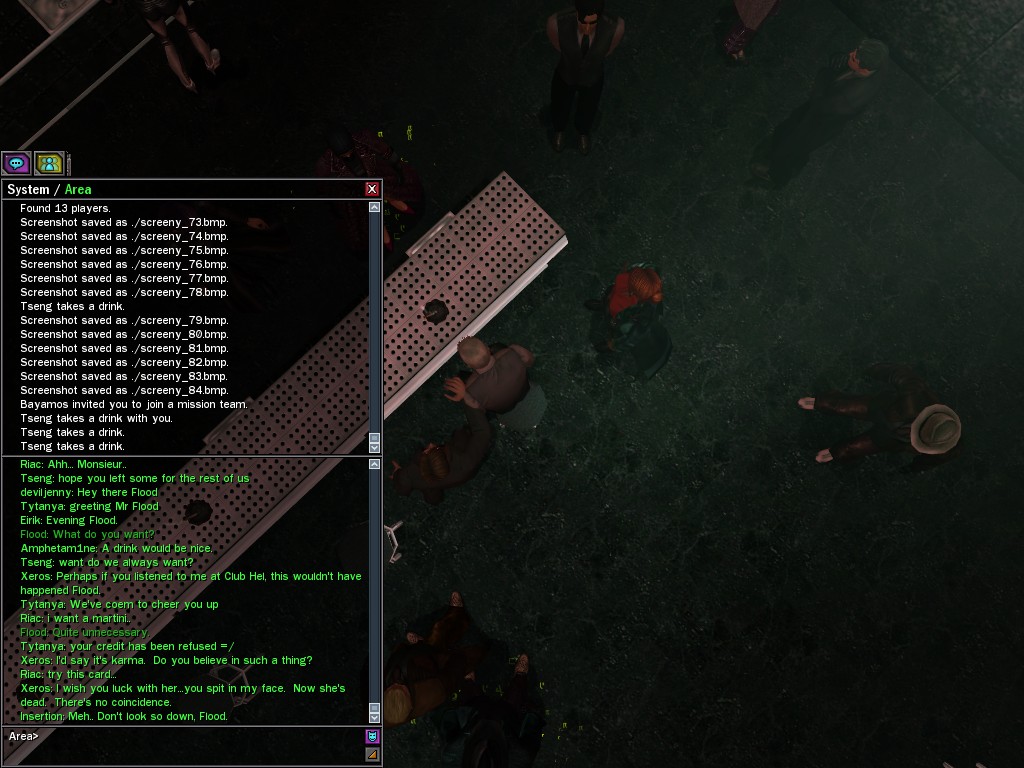Click the Area chat scroll-down arrow

[x=375, y=717]
